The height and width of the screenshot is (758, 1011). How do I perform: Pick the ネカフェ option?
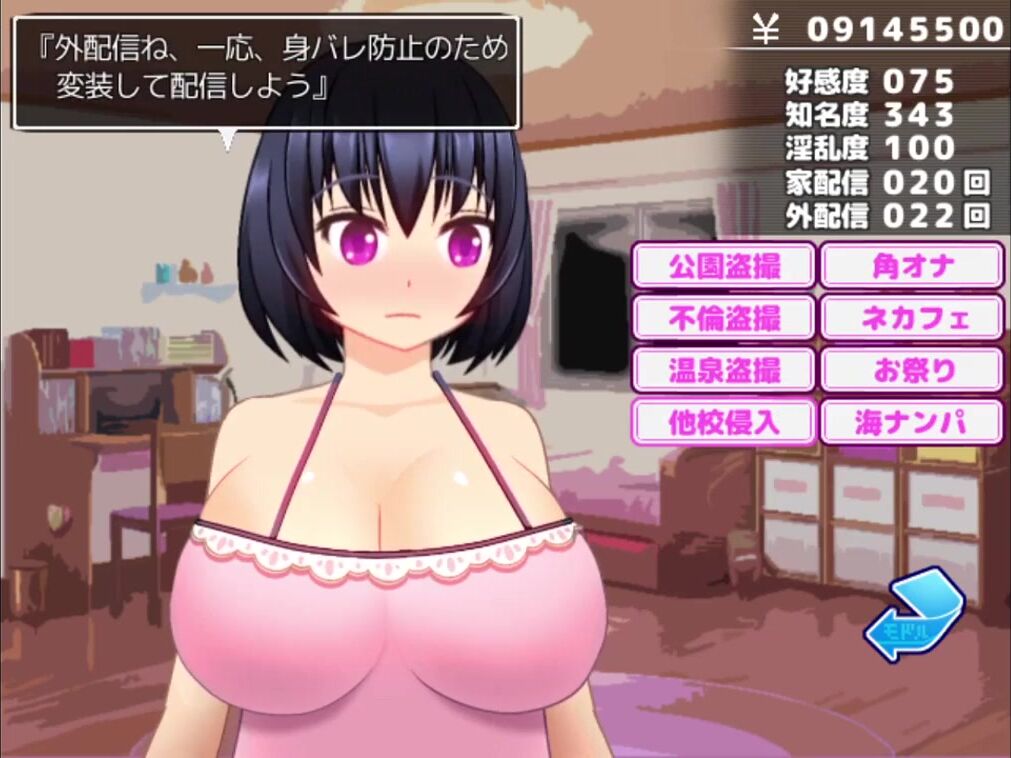[912, 318]
